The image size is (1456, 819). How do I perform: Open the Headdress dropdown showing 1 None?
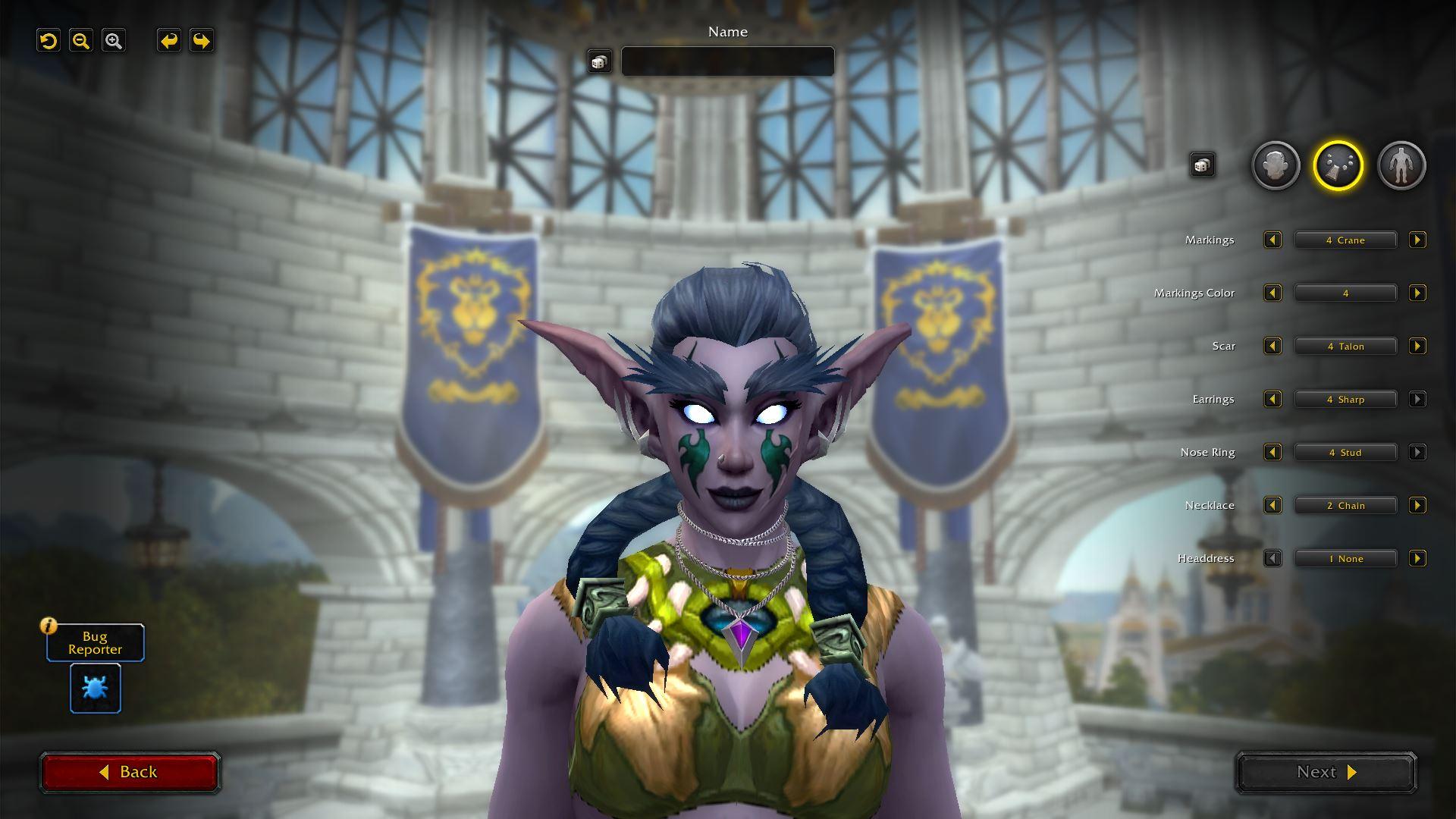pos(1345,558)
